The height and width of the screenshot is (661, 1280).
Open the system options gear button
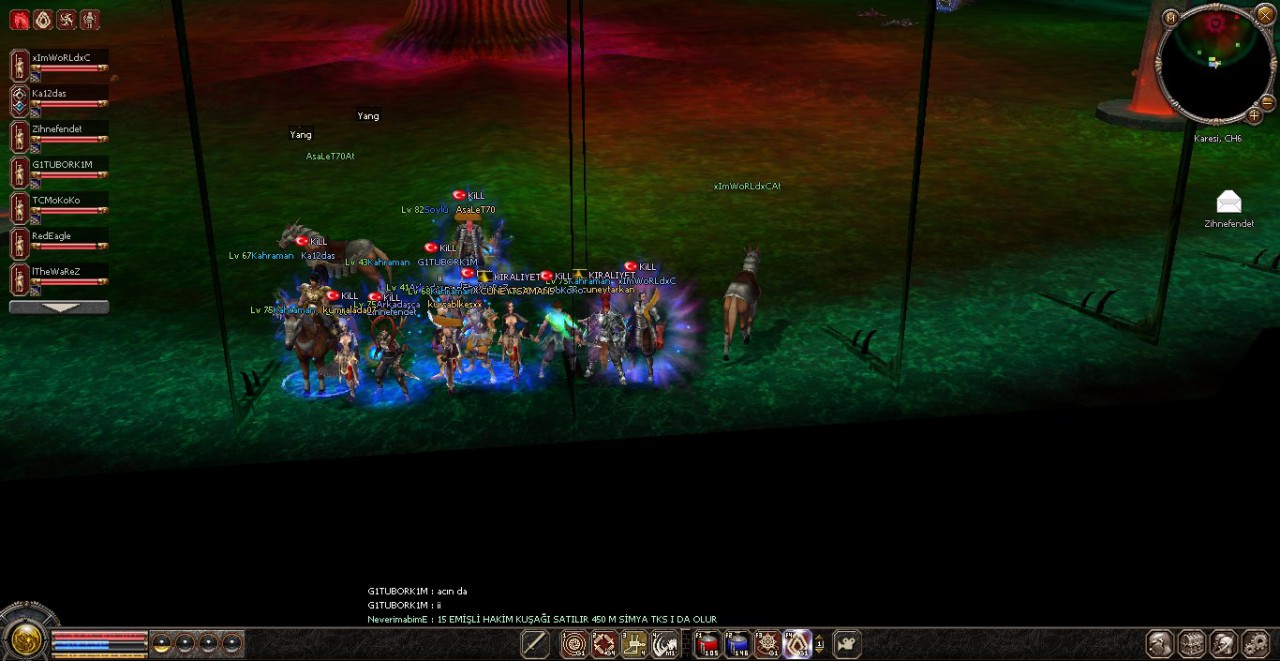click(1255, 644)
